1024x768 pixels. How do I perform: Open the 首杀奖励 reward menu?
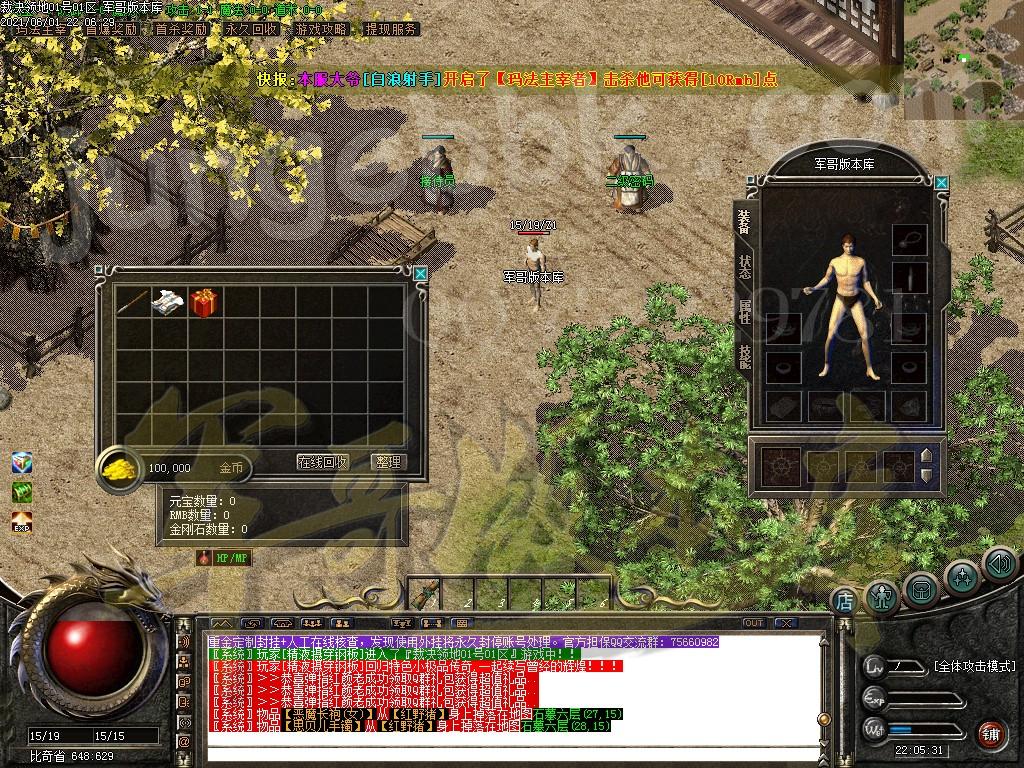click(x=181, y=29)
